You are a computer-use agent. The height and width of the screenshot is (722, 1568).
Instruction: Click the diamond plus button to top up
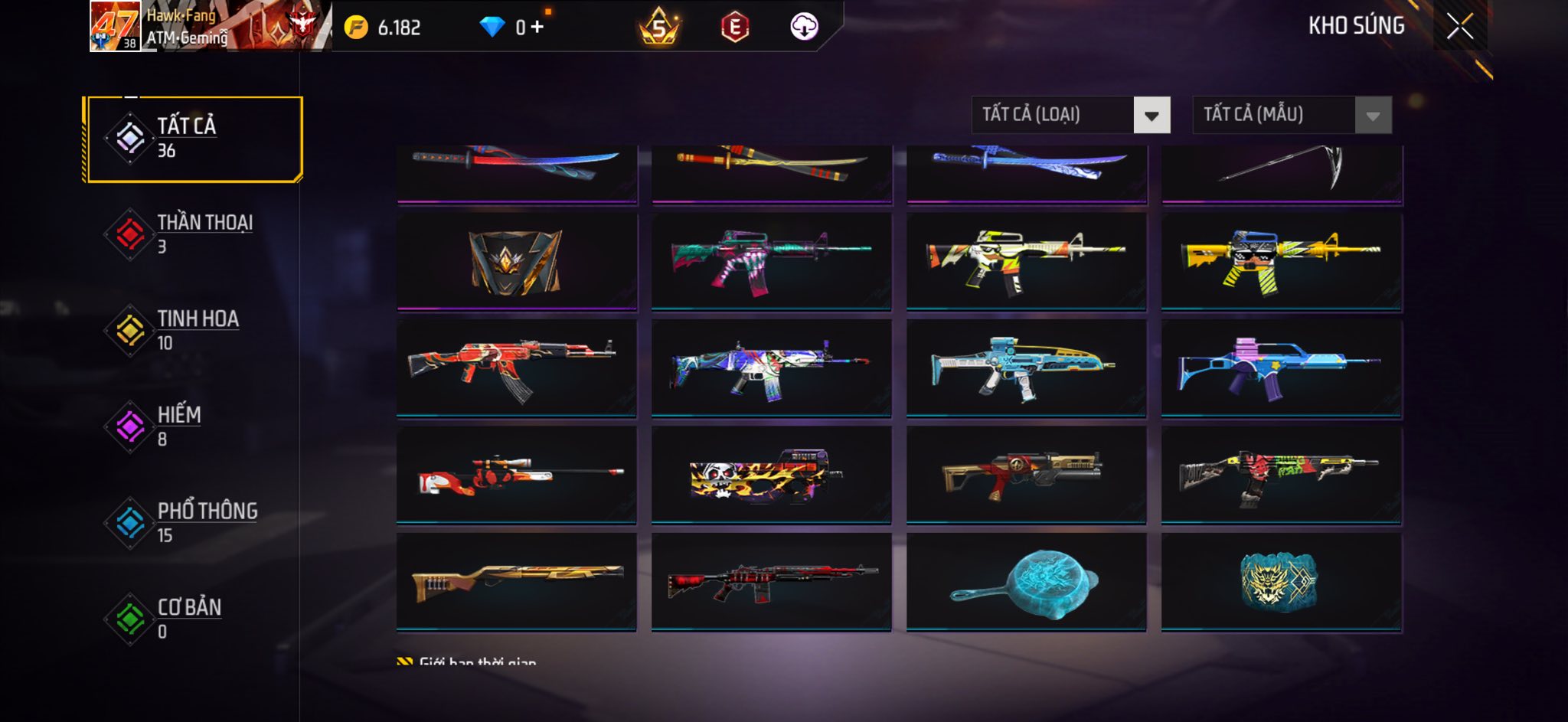pyautogui.click(x=537, y=28)
